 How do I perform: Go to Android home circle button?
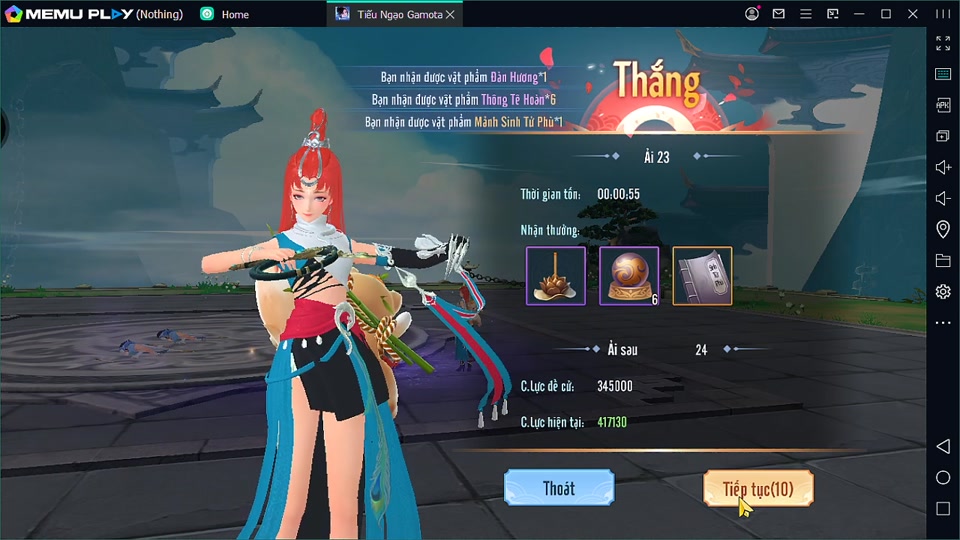(943, 478)
